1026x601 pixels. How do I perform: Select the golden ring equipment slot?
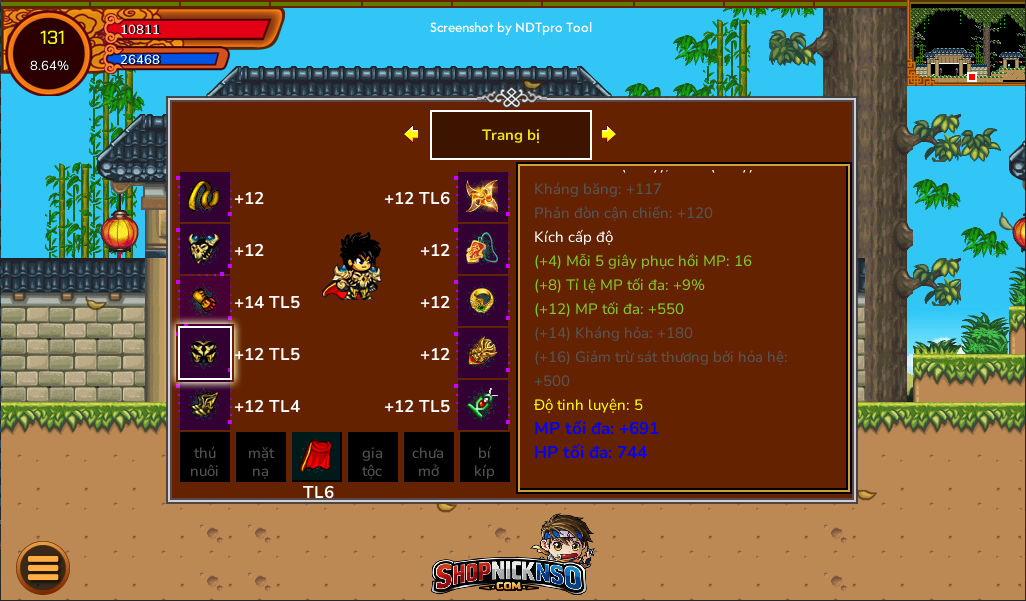[x=483, y=301]
